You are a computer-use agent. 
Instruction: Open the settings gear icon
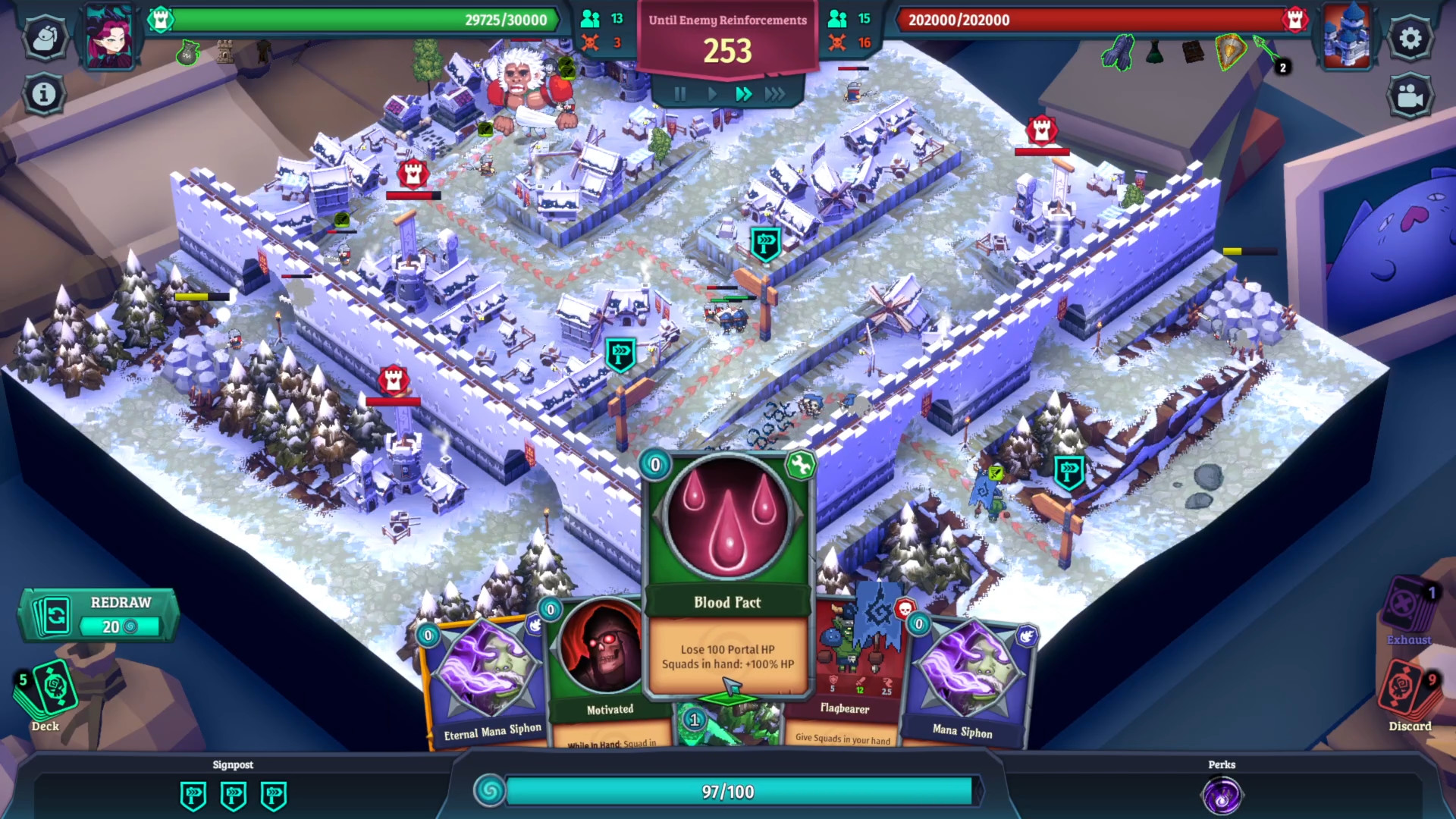pyautogui.click(x=1410, y=36)
